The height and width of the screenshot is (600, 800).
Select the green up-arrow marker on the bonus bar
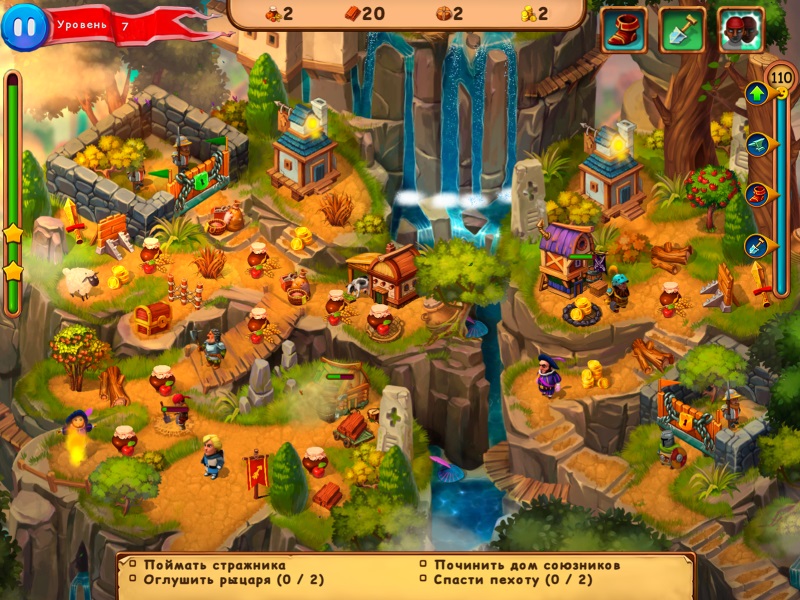tap(757, 95)
